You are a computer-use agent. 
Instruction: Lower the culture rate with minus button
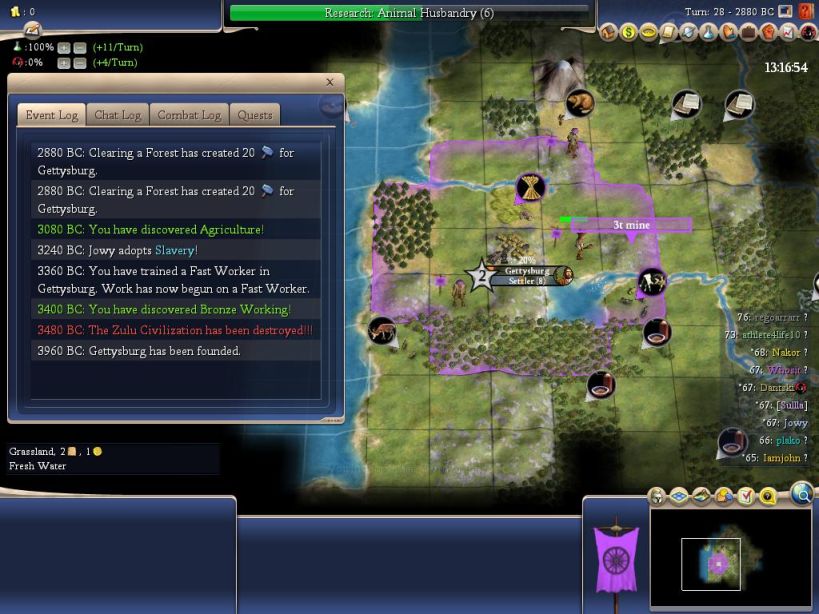coord(79,63)
